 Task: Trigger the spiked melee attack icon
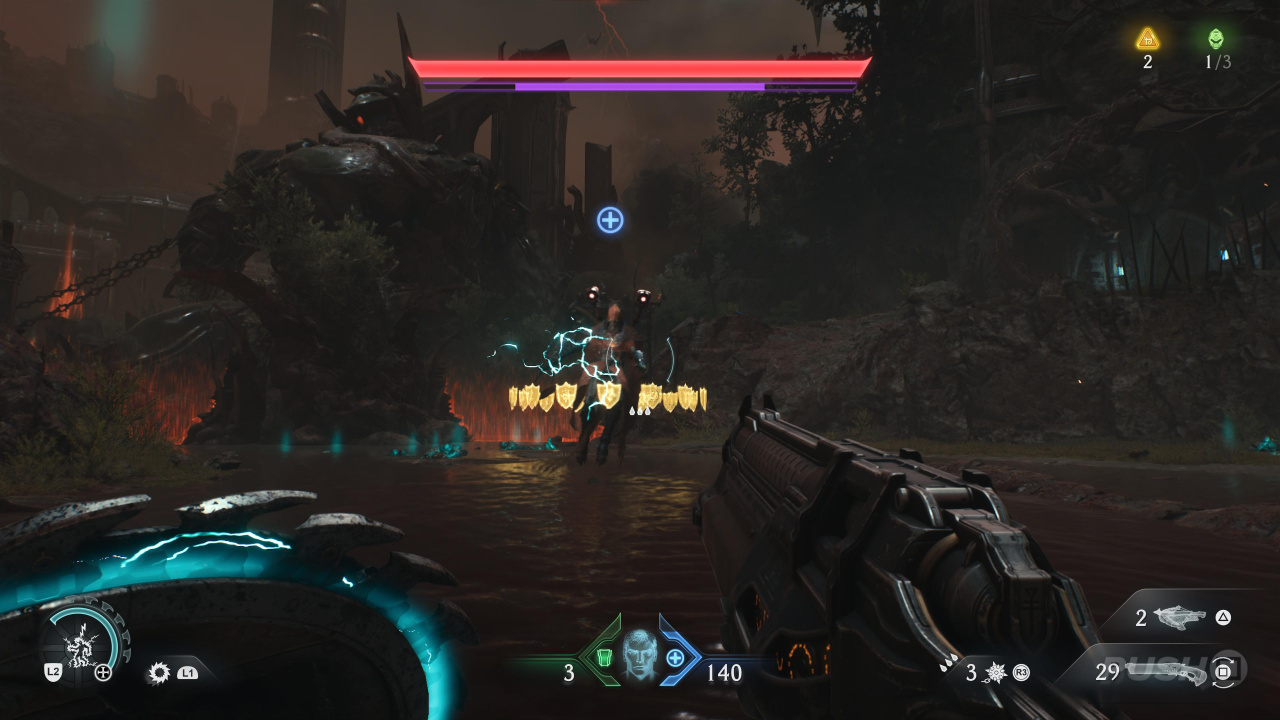click(158, 673)
